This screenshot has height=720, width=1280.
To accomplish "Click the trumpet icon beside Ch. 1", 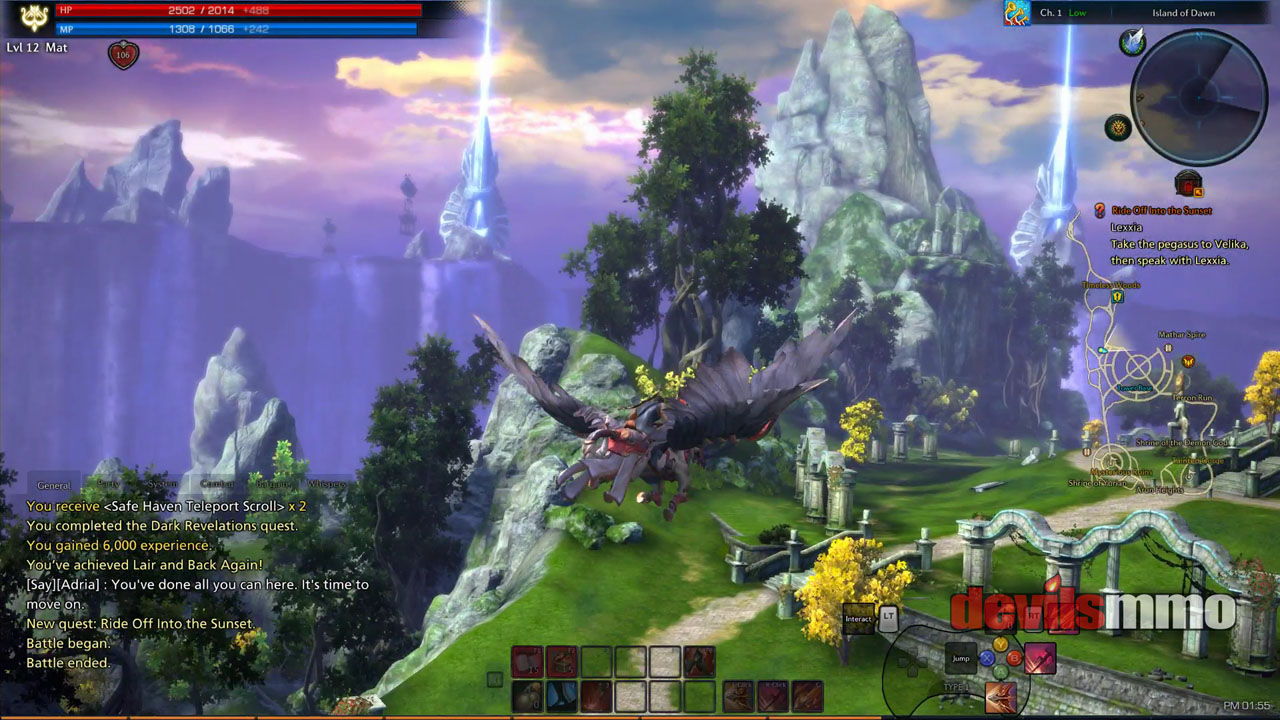I will click(1017, 13).
